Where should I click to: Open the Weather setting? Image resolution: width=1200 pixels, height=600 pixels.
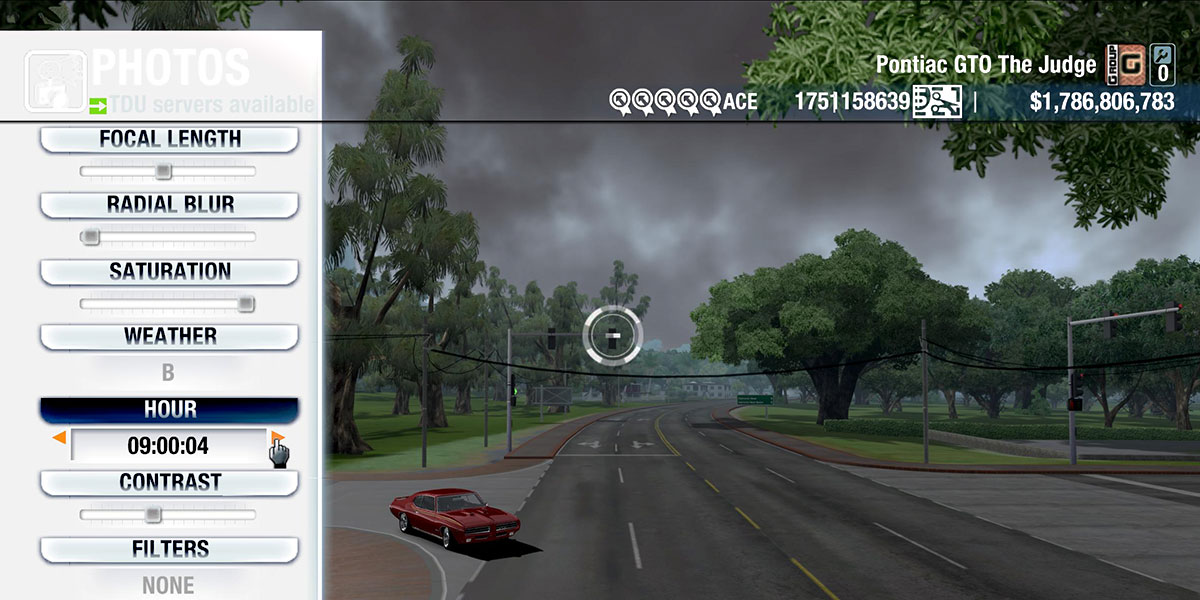[169, 337]
